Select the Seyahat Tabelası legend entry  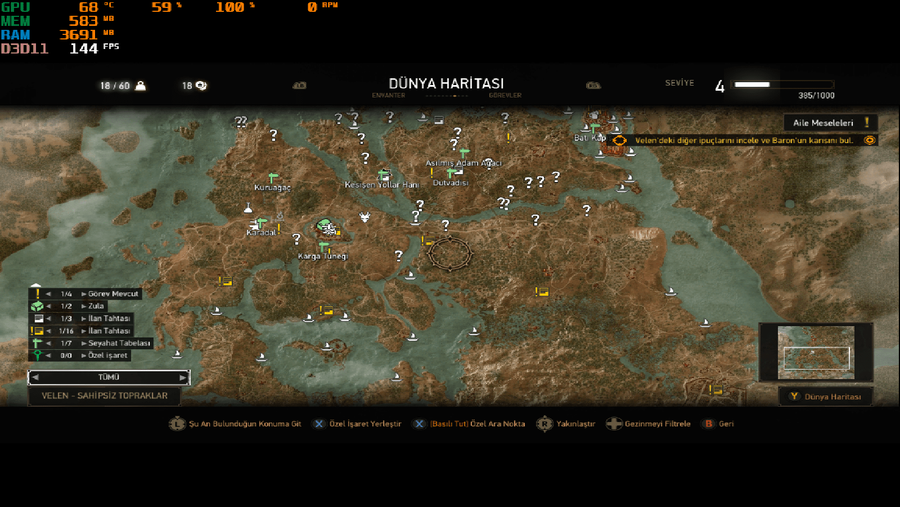tap(112, 342)
